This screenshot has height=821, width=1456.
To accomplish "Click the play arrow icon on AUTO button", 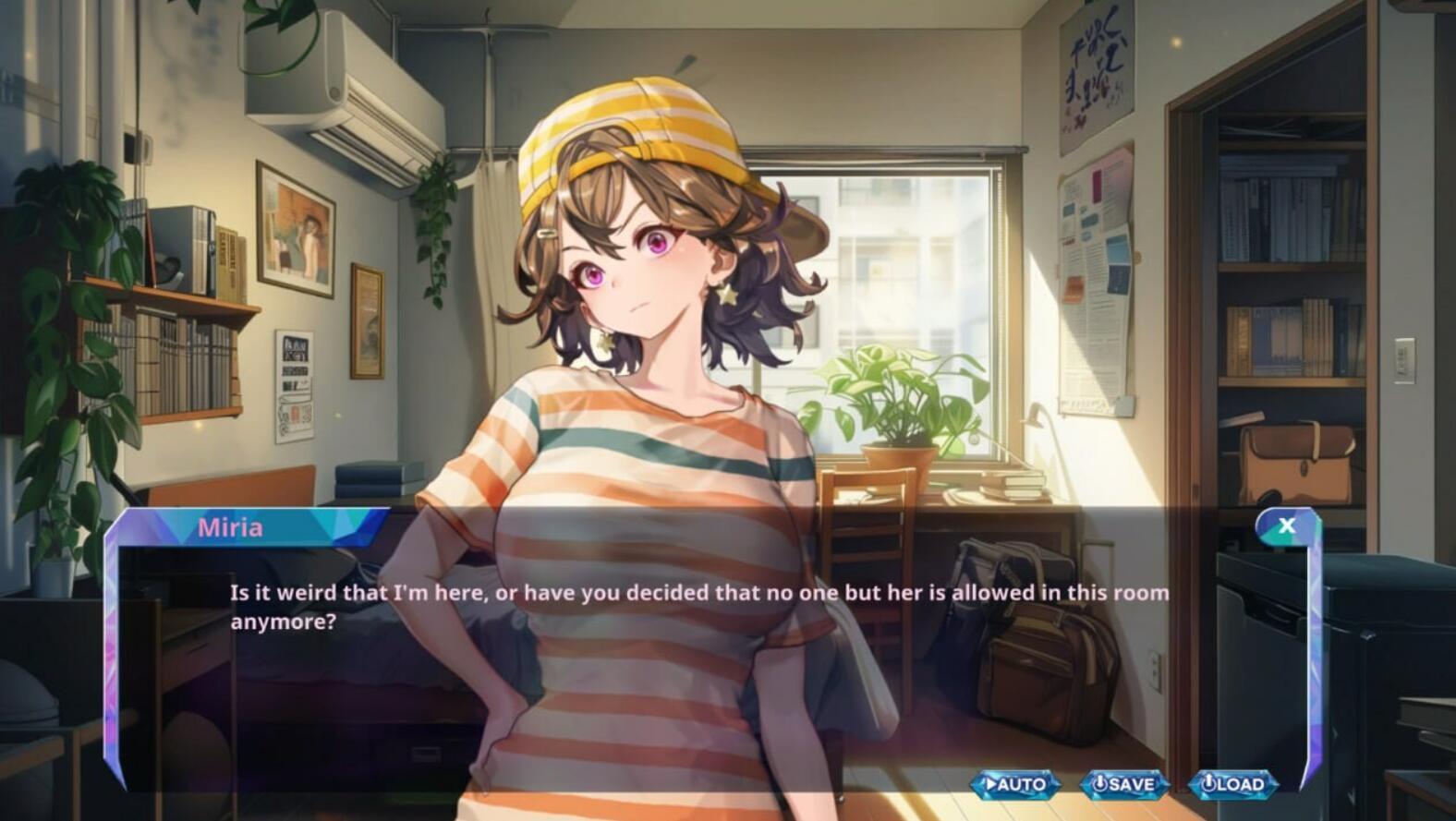I will pyautogui.click(x=991, y=783).
